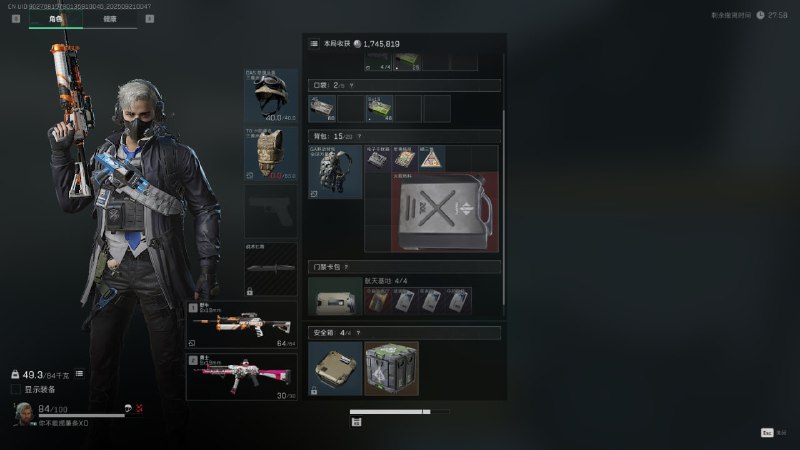This screenshot has height=450, width=800.
Task: Select the first pocket ammo box item
Action: click(322, 108)
